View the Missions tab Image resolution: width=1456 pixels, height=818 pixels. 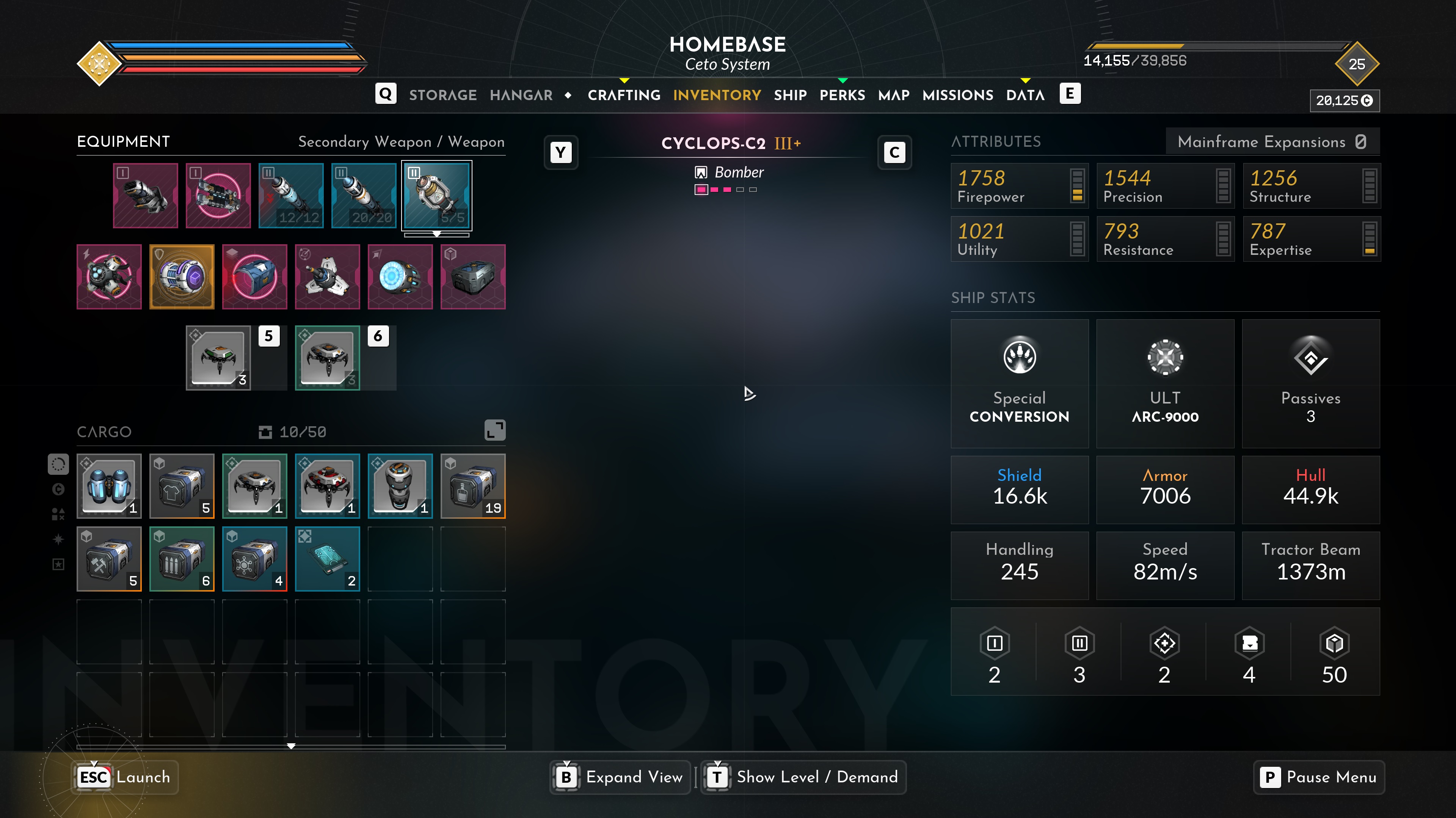click(957, 95)
